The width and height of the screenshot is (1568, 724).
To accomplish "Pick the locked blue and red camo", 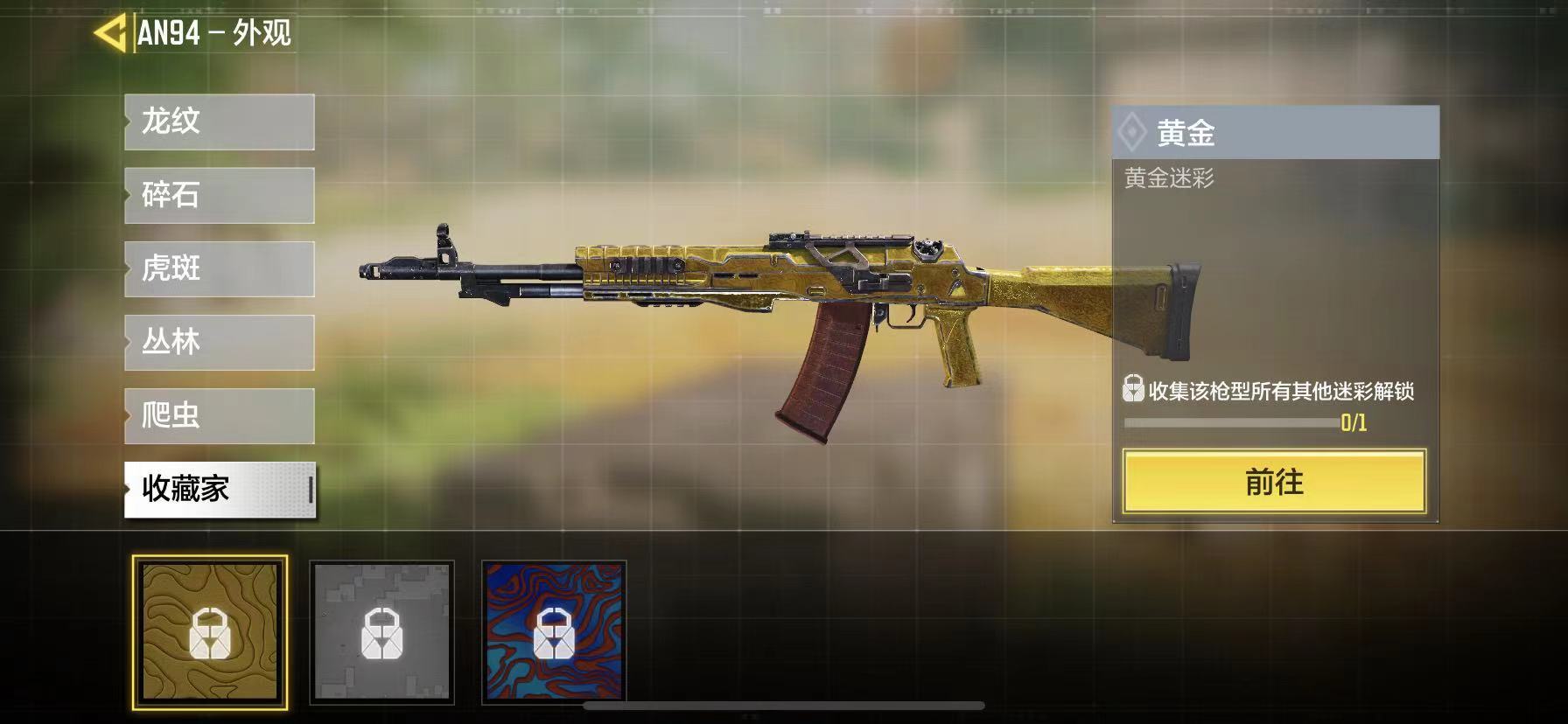I will (554, 631).
